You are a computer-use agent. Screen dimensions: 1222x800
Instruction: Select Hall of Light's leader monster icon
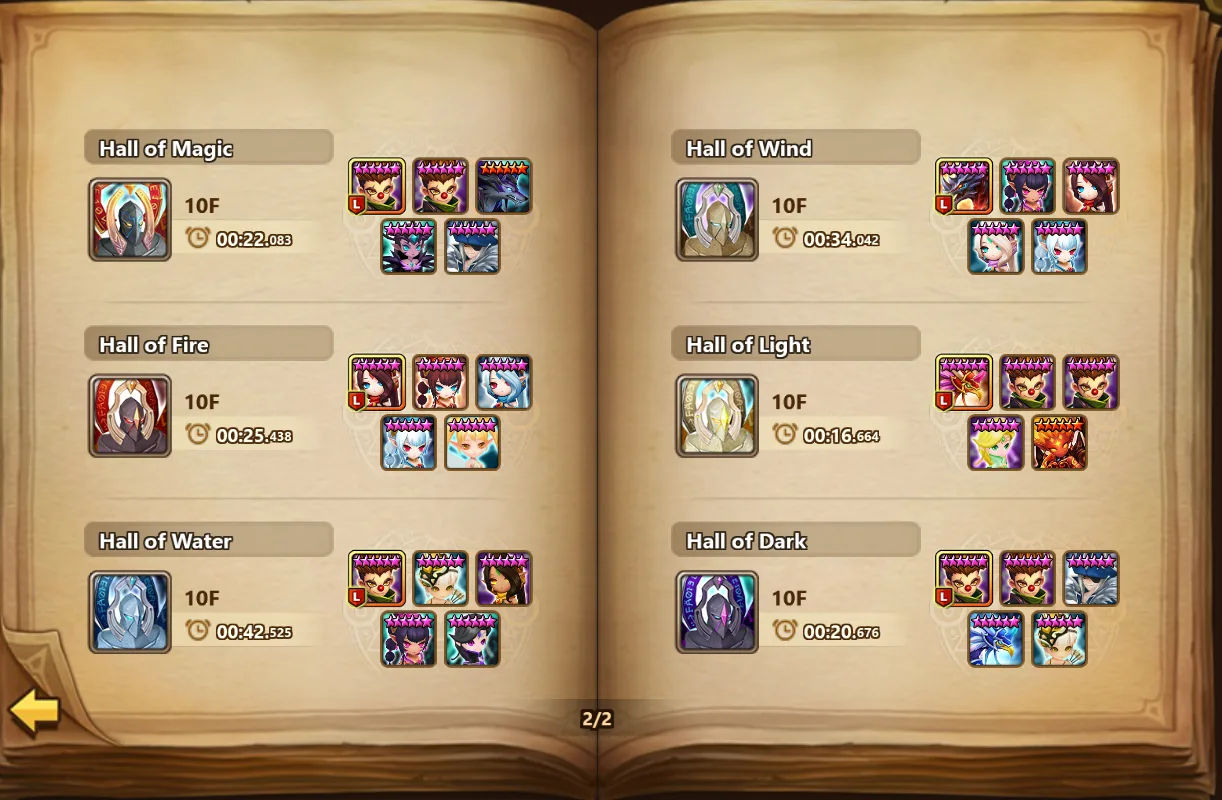[x=964, y=382]
